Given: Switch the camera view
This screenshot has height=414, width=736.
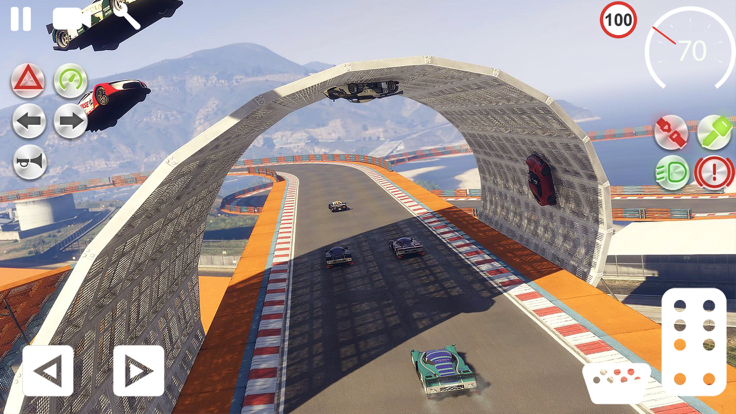Looking at the screenshot, I should [68, 19].
